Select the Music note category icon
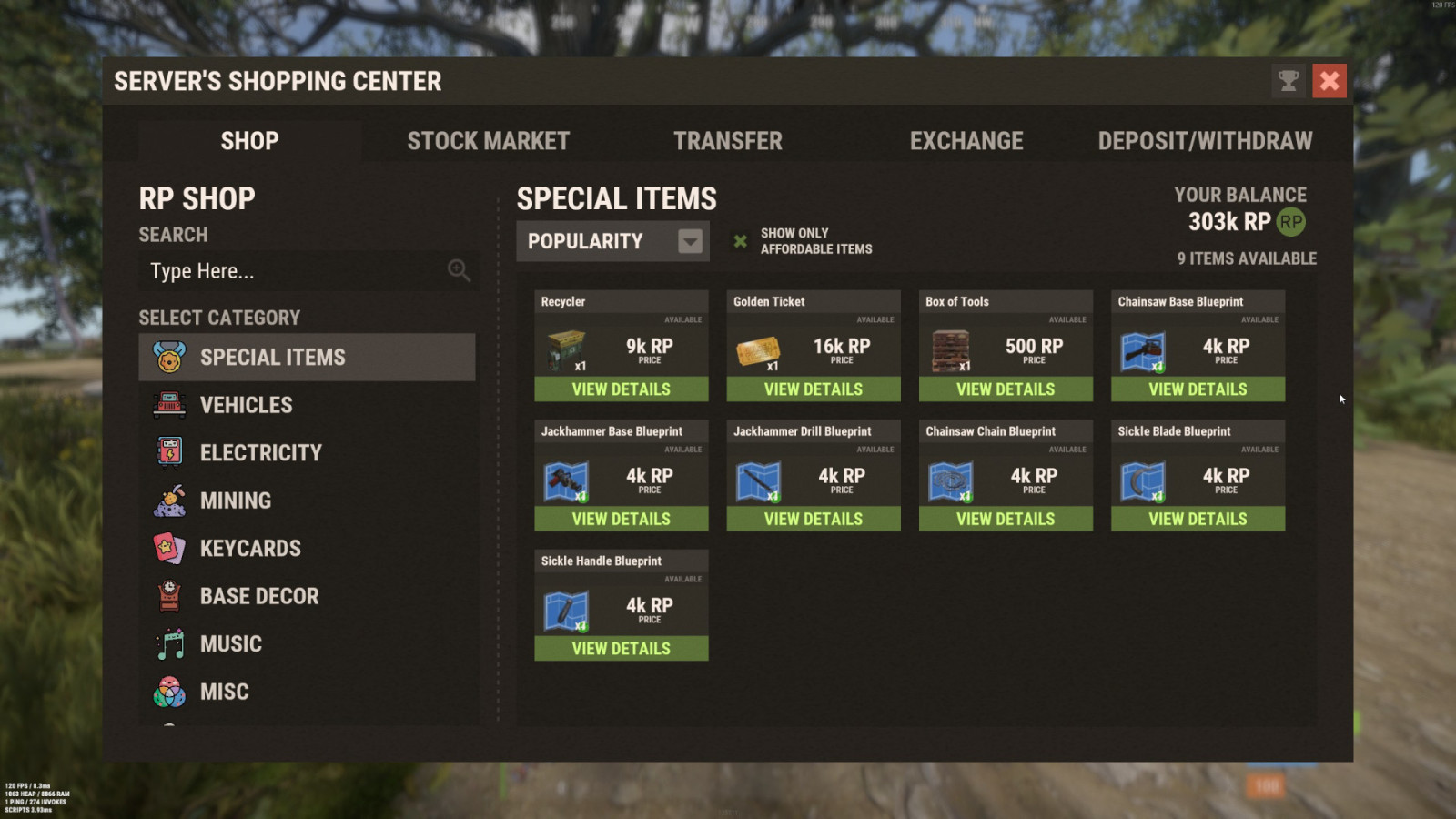The width and height of the screenshot is (1456, 819). pos(167,643)
